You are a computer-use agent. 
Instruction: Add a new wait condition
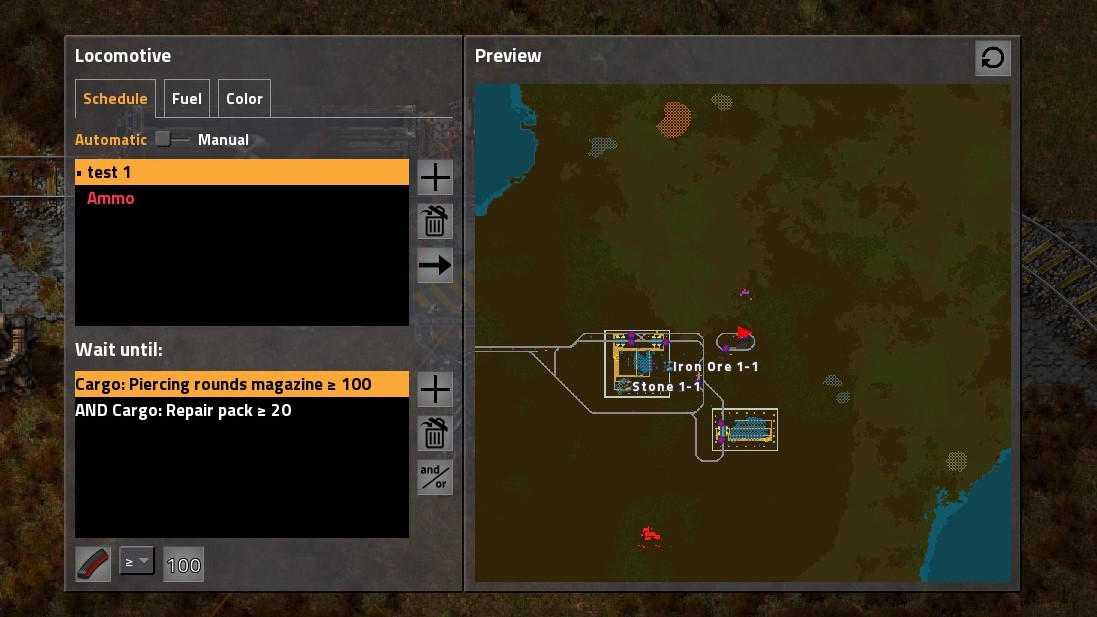coord(435,389)
